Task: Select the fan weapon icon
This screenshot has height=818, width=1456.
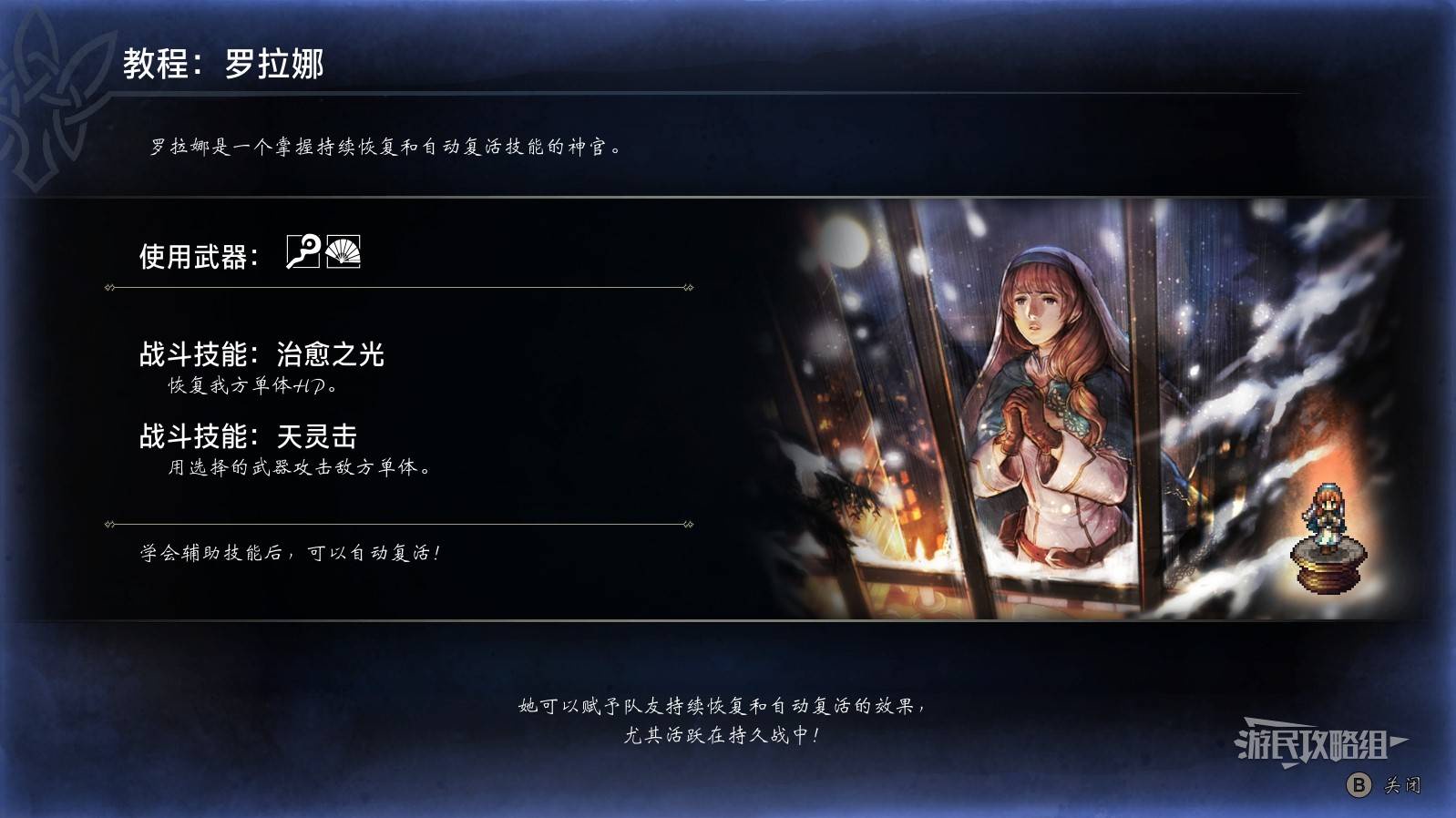Action: (343, 251)
